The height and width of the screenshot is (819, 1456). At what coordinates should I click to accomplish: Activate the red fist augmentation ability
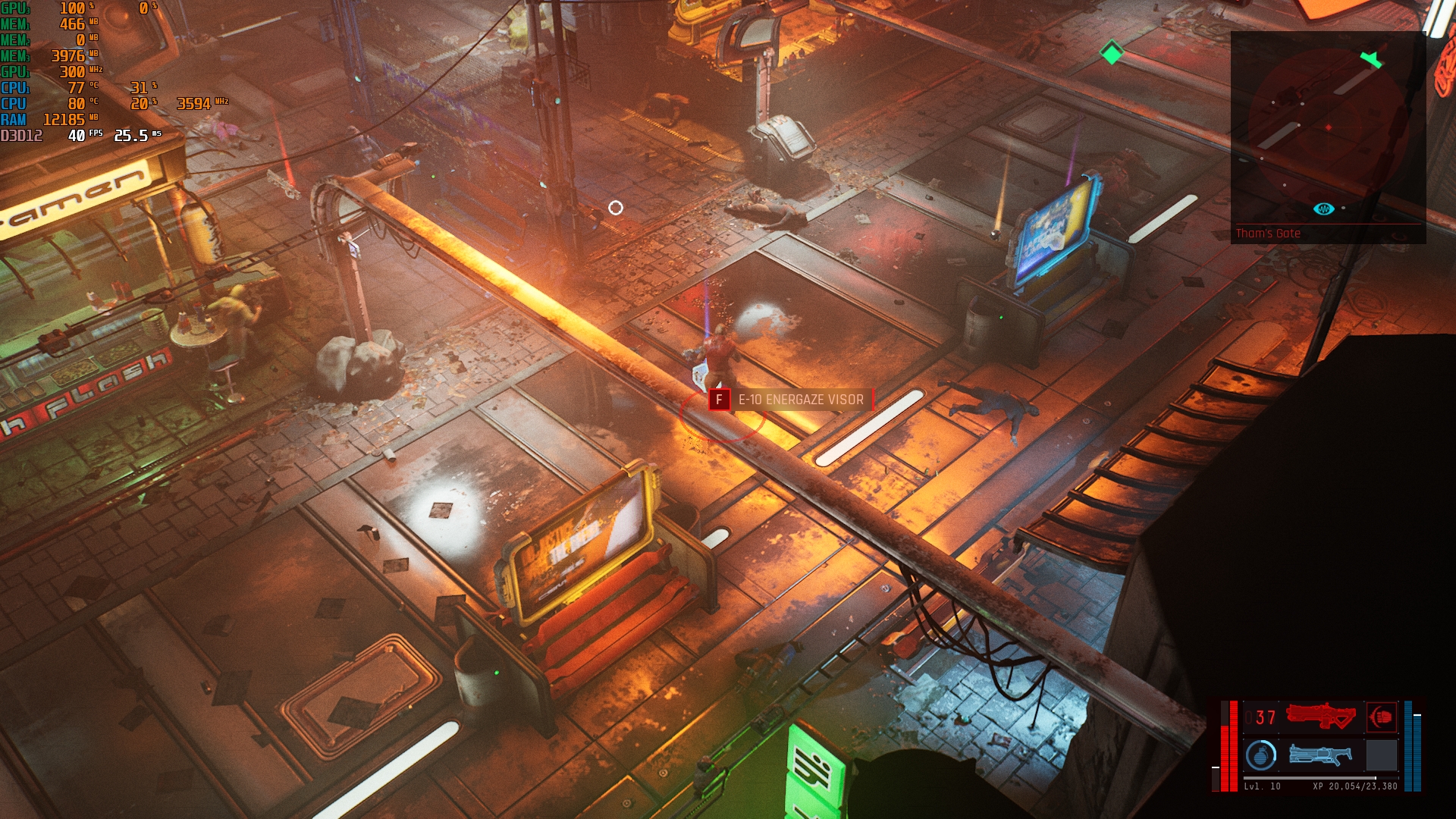pyautogui.click(x=1381, y=717)
